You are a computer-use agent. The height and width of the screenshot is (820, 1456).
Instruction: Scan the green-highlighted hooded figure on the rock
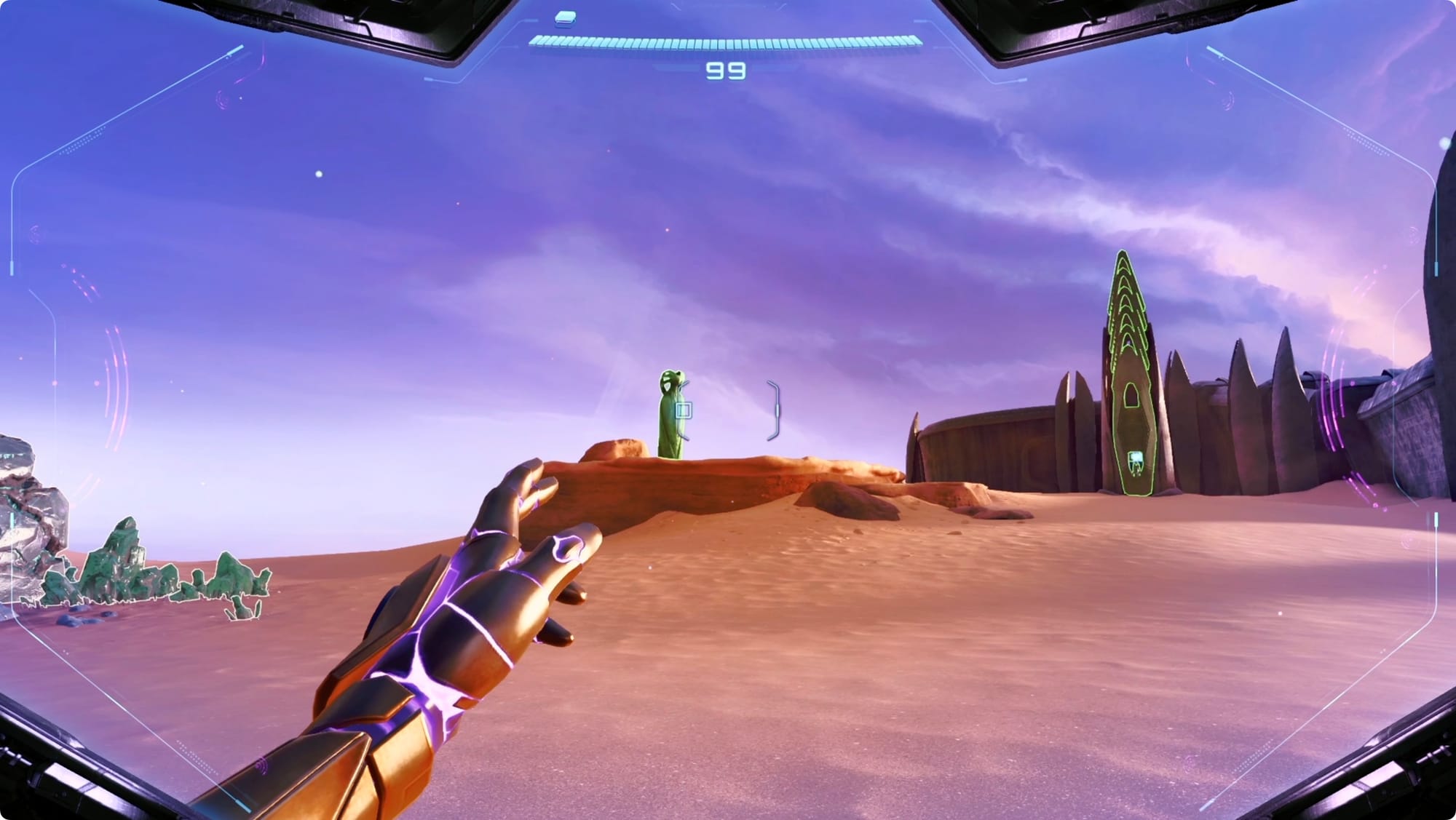tap(669, 415)
